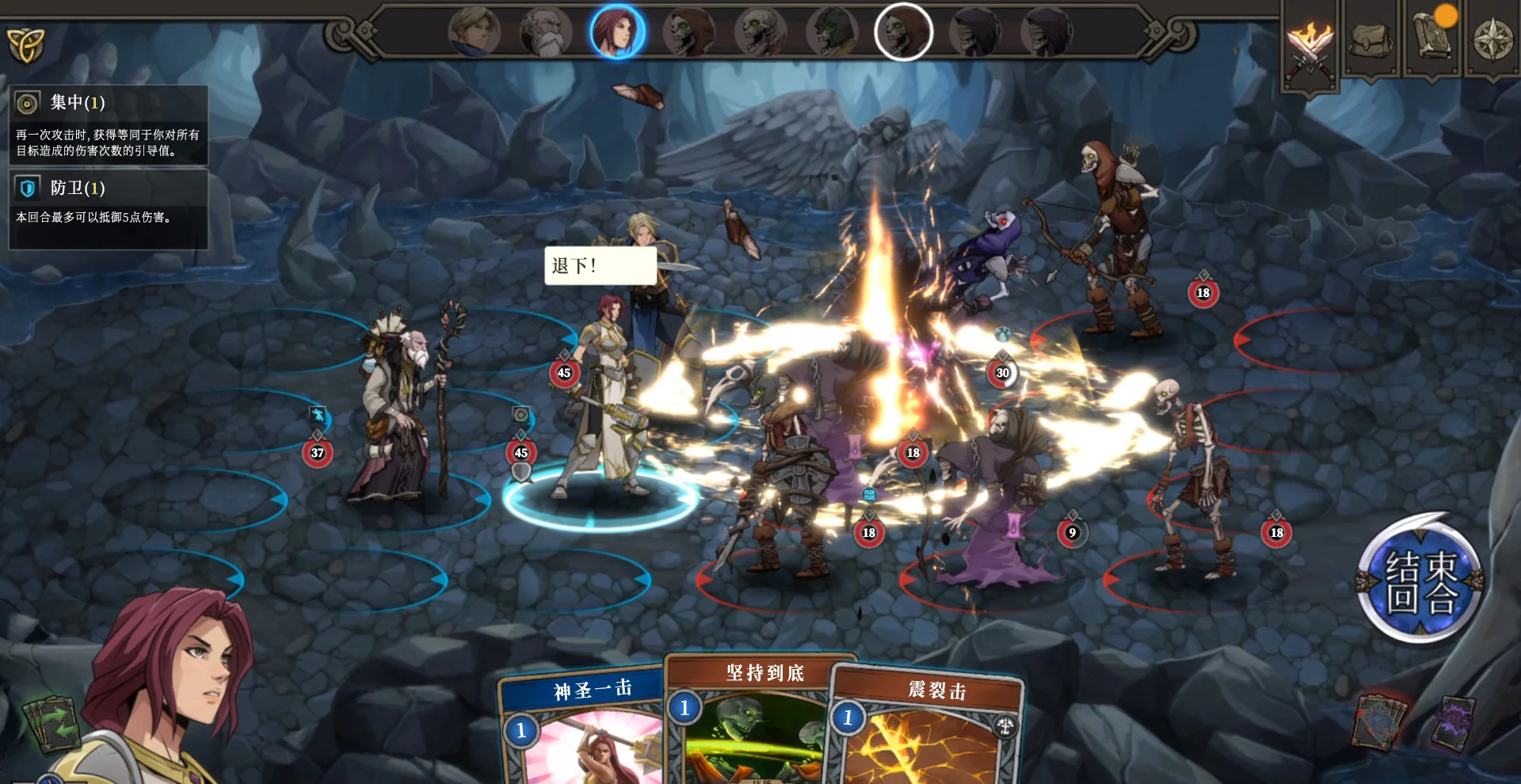Open the inventory backpack icon
The width and height of the screenshot is (1521, 784).
[1370, 38]
